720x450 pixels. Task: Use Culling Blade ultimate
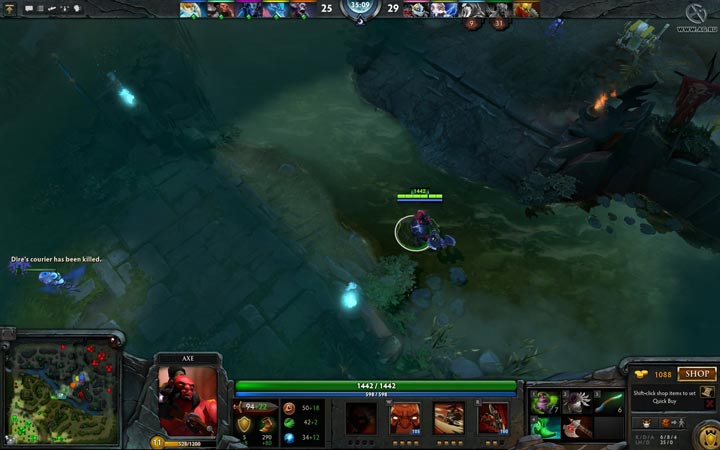coord(492,418)
